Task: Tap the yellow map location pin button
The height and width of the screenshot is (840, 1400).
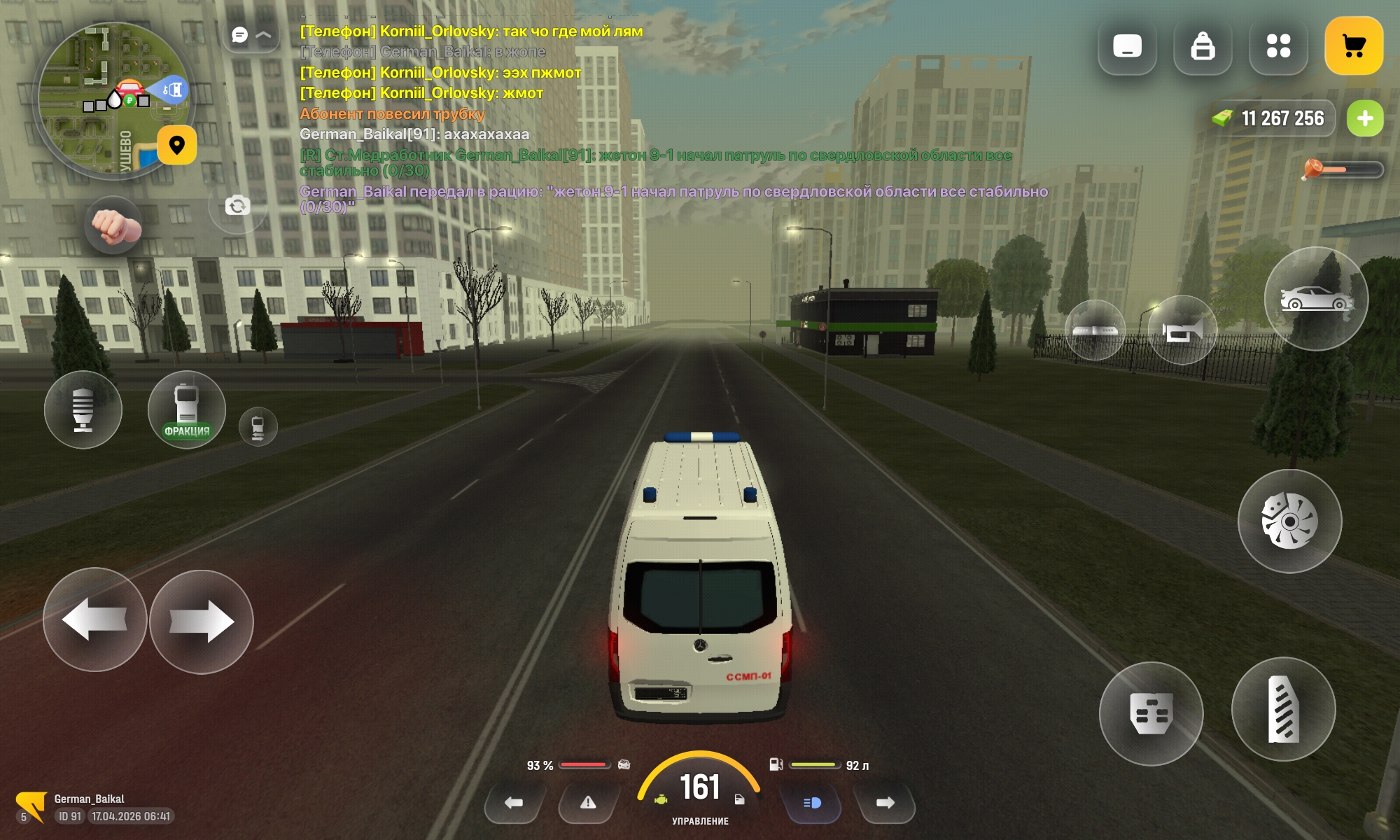Action: pyautogui.click(x=177, y=145)
